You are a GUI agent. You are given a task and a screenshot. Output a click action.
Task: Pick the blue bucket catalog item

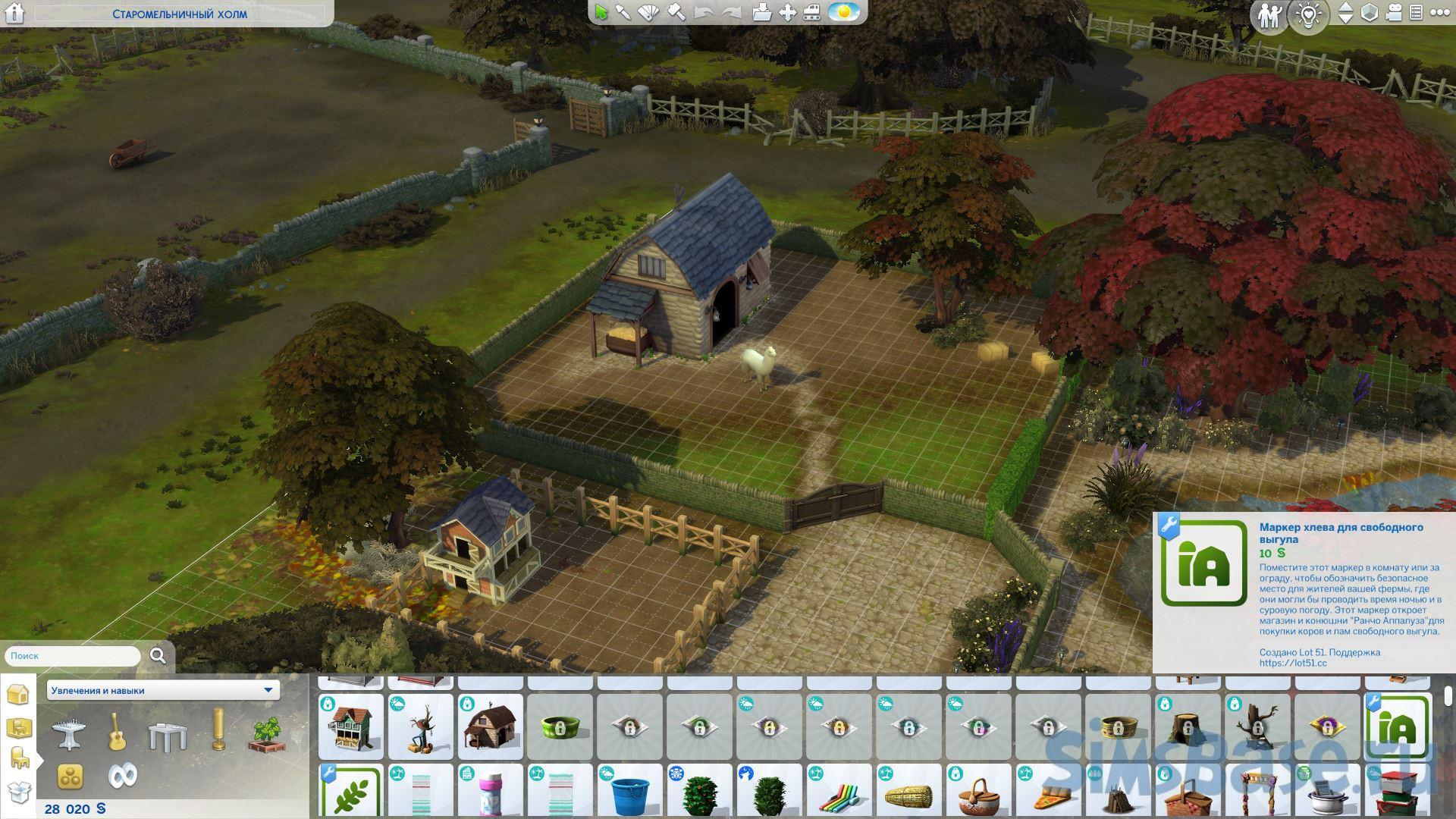tap(630, 792)
